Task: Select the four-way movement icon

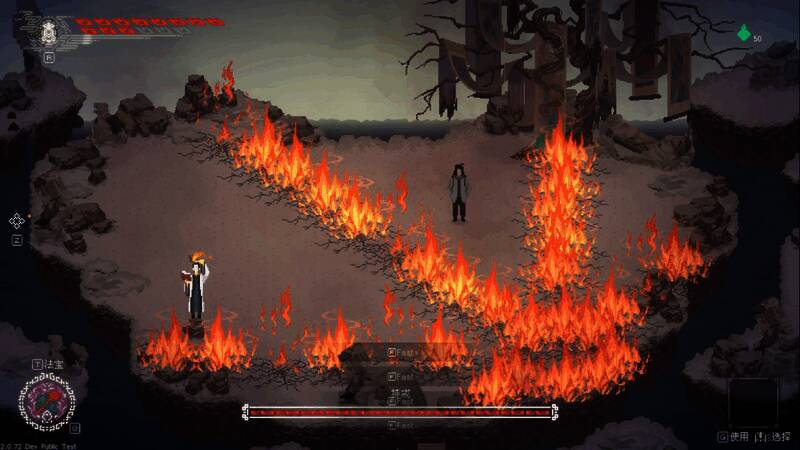Action: [17, 221]
